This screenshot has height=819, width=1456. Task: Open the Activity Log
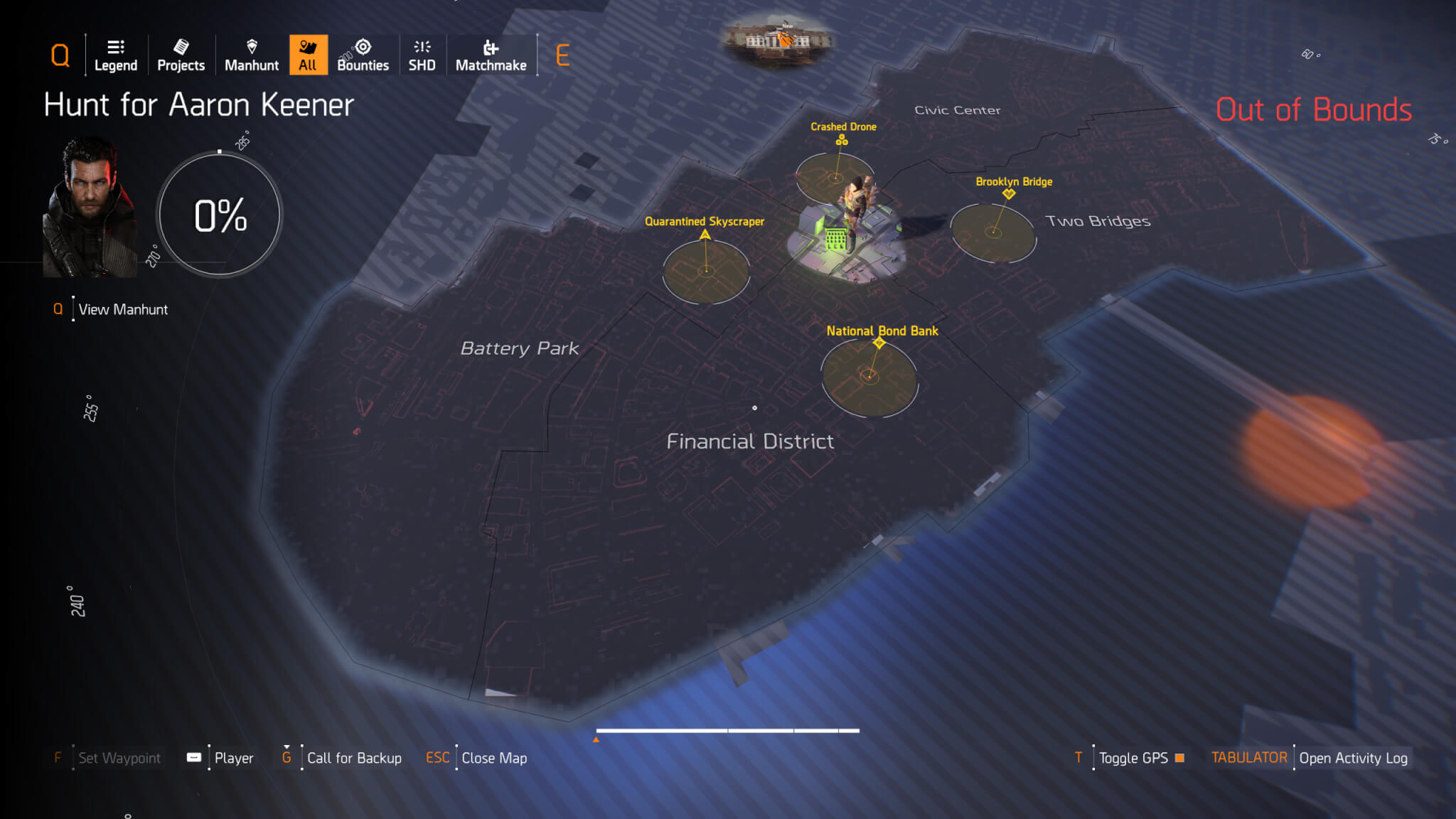(x=1353, y=758)
